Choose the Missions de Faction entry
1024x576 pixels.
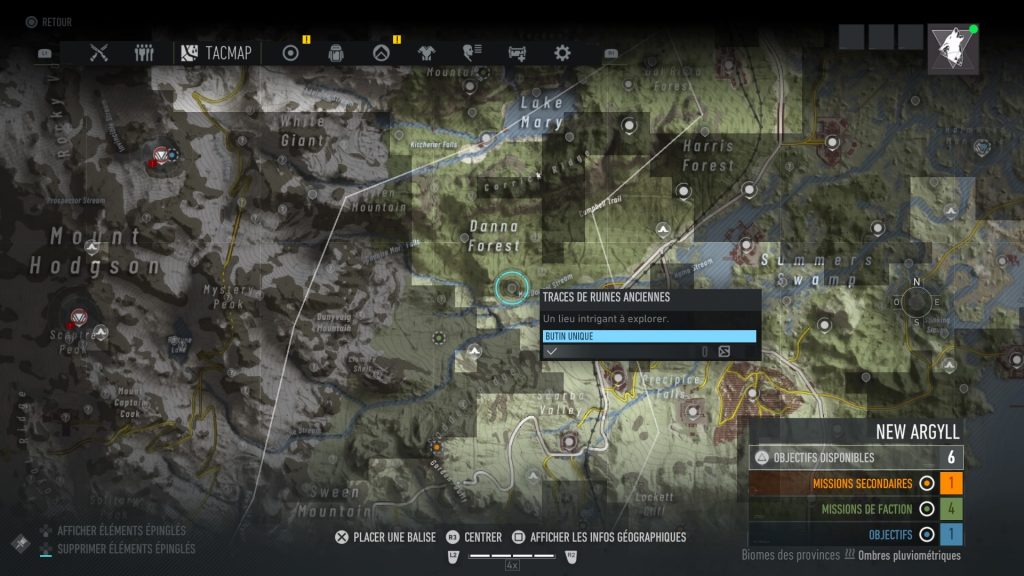click(855, 508)
